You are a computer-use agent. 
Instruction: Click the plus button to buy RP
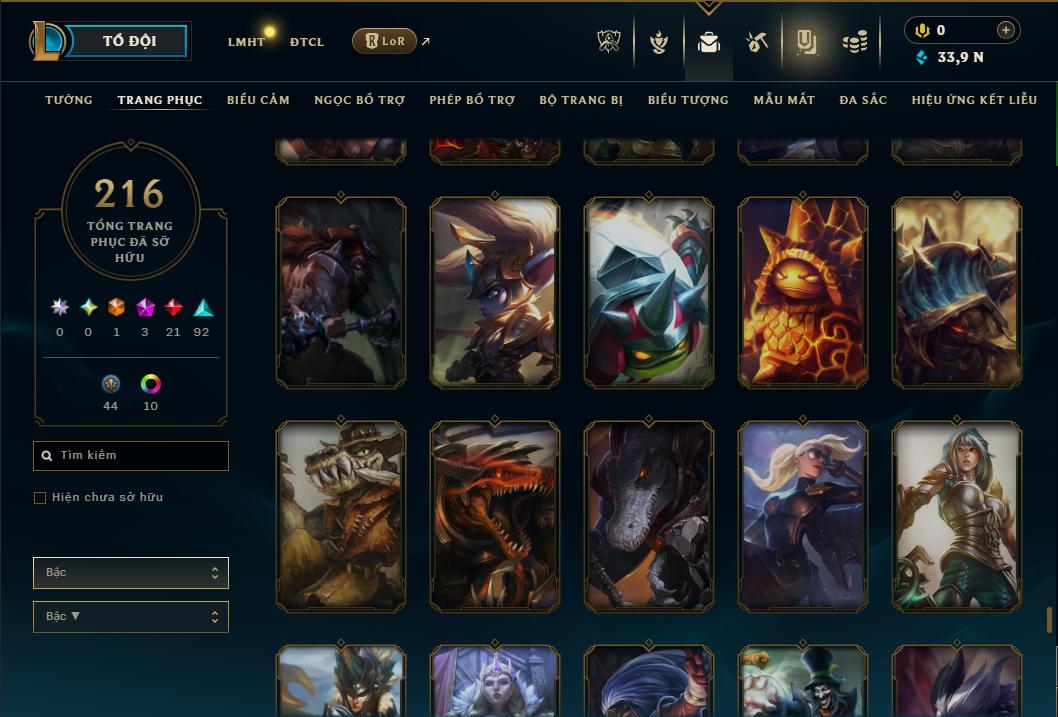click(x=1006, y=30)
